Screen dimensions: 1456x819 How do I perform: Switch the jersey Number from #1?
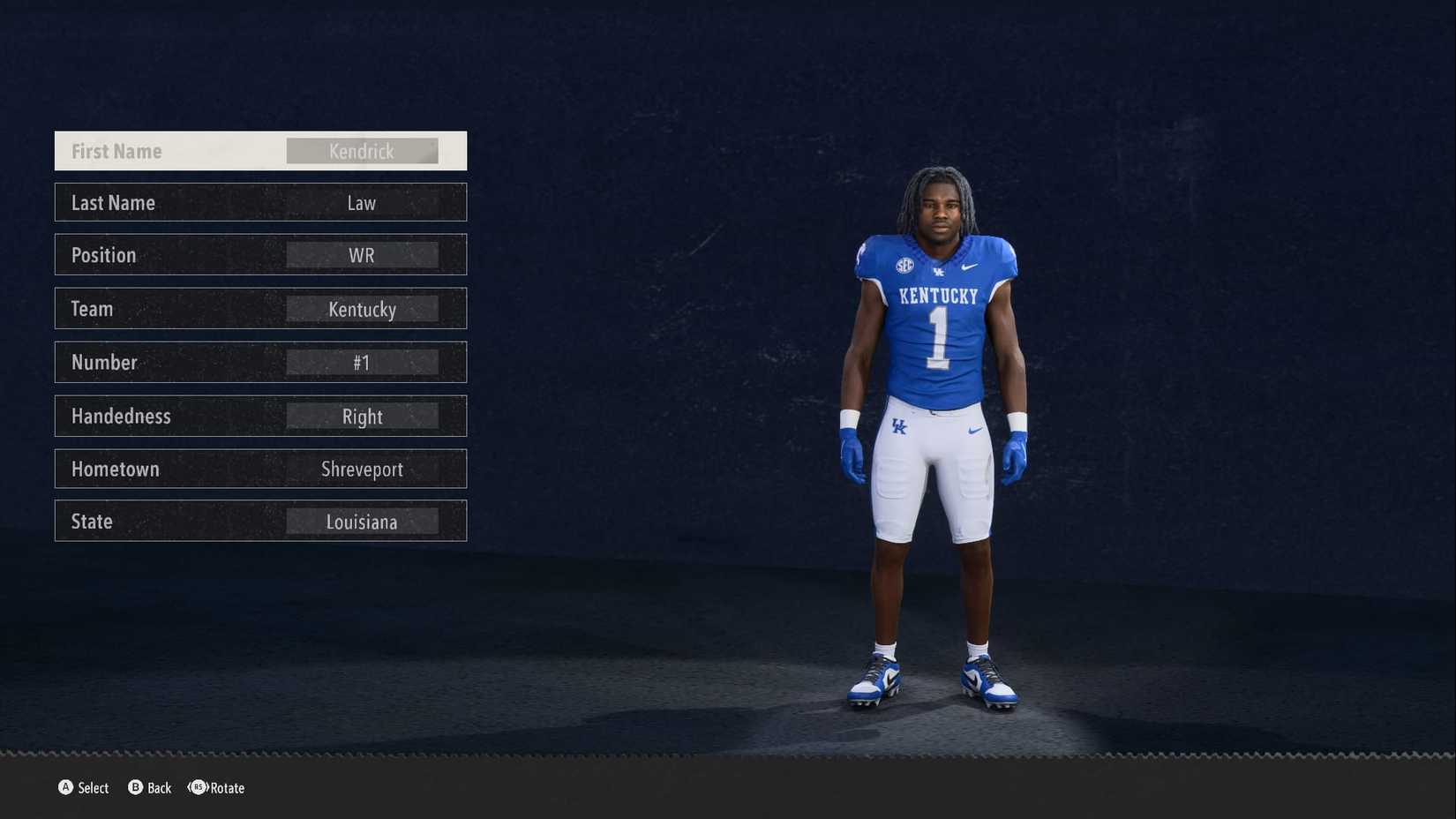362,362
